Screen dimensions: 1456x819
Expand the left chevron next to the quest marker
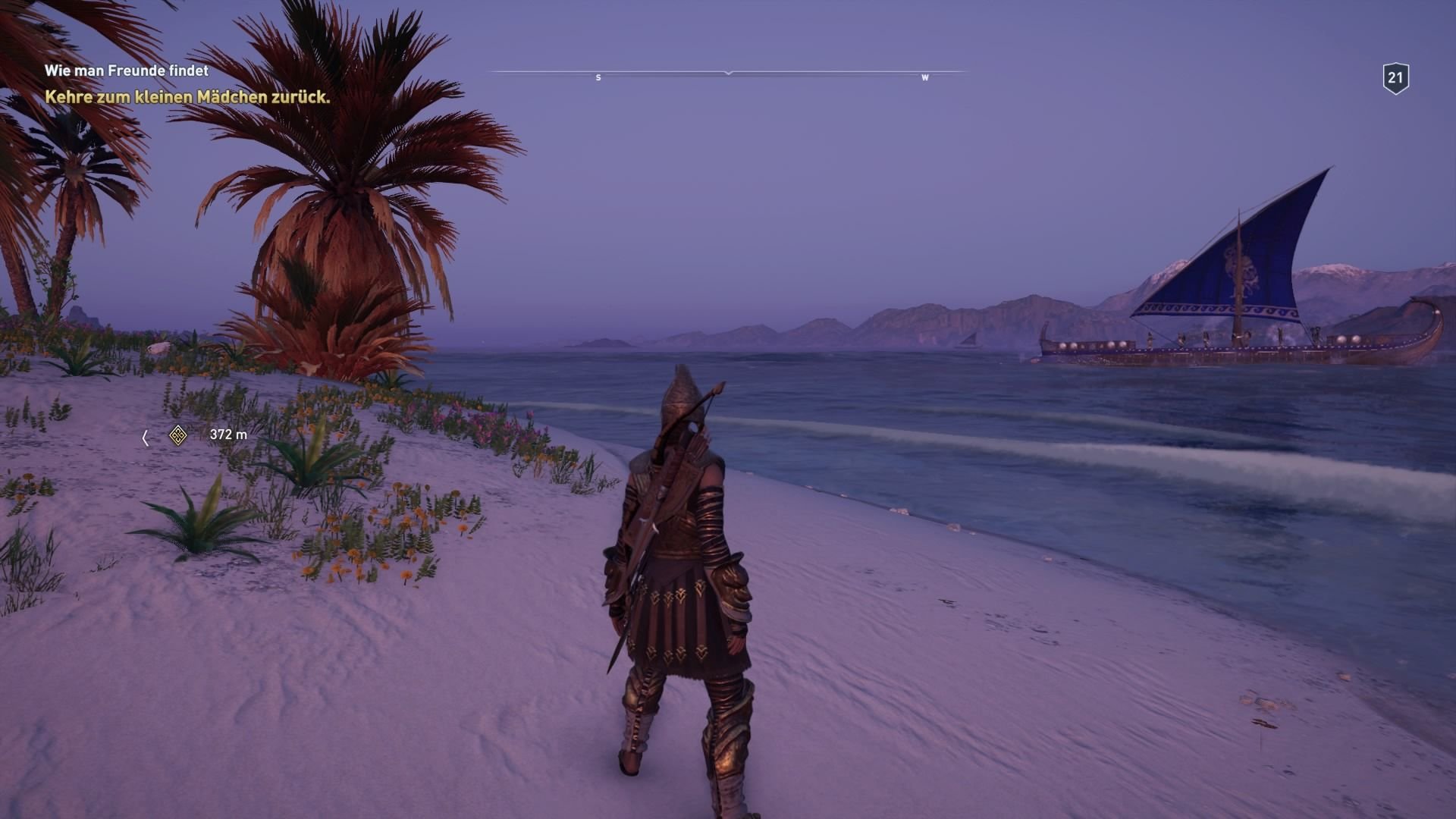145,436
